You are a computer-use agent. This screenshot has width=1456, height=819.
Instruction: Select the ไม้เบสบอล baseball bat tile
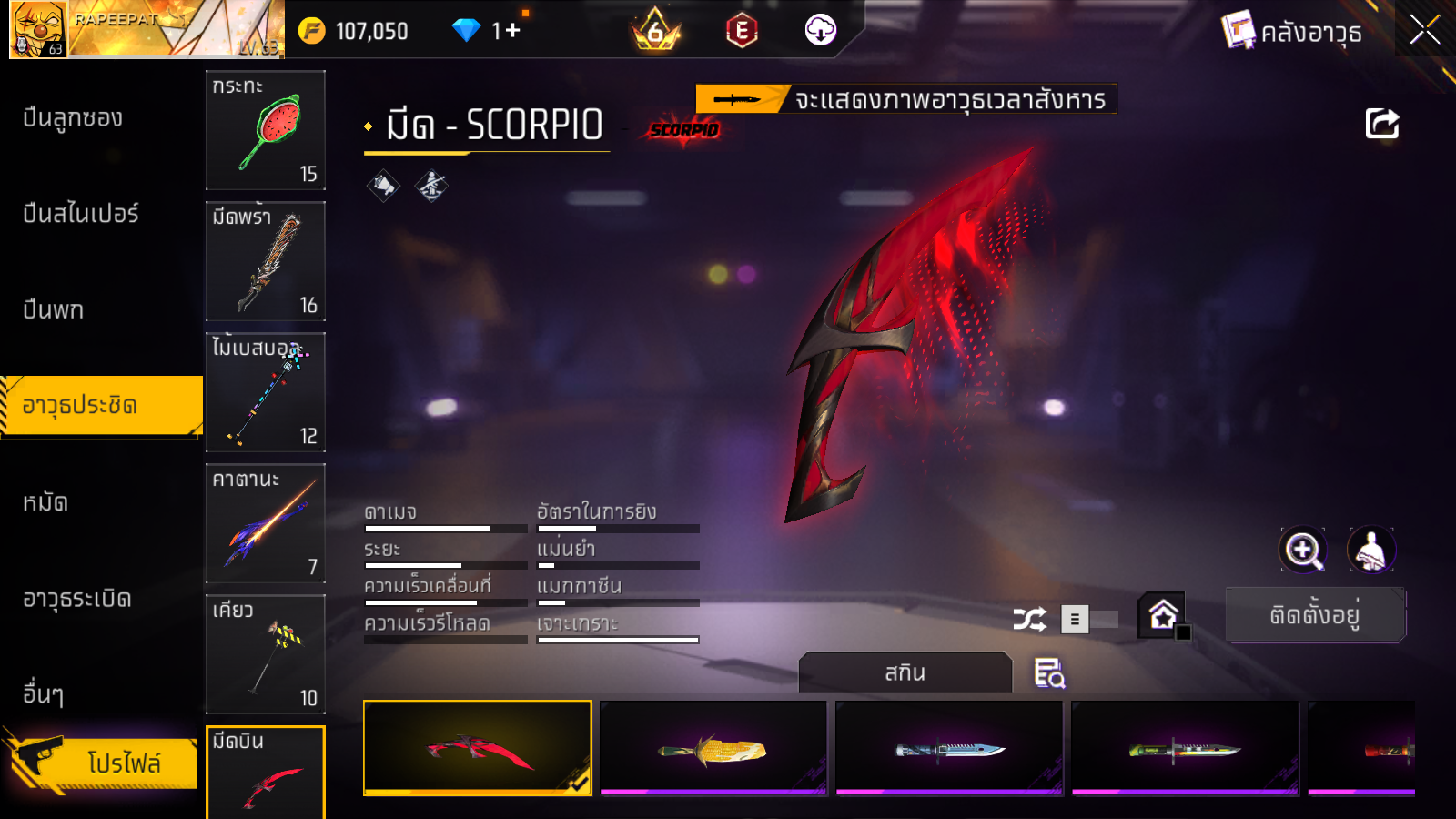tap(266, 392)
